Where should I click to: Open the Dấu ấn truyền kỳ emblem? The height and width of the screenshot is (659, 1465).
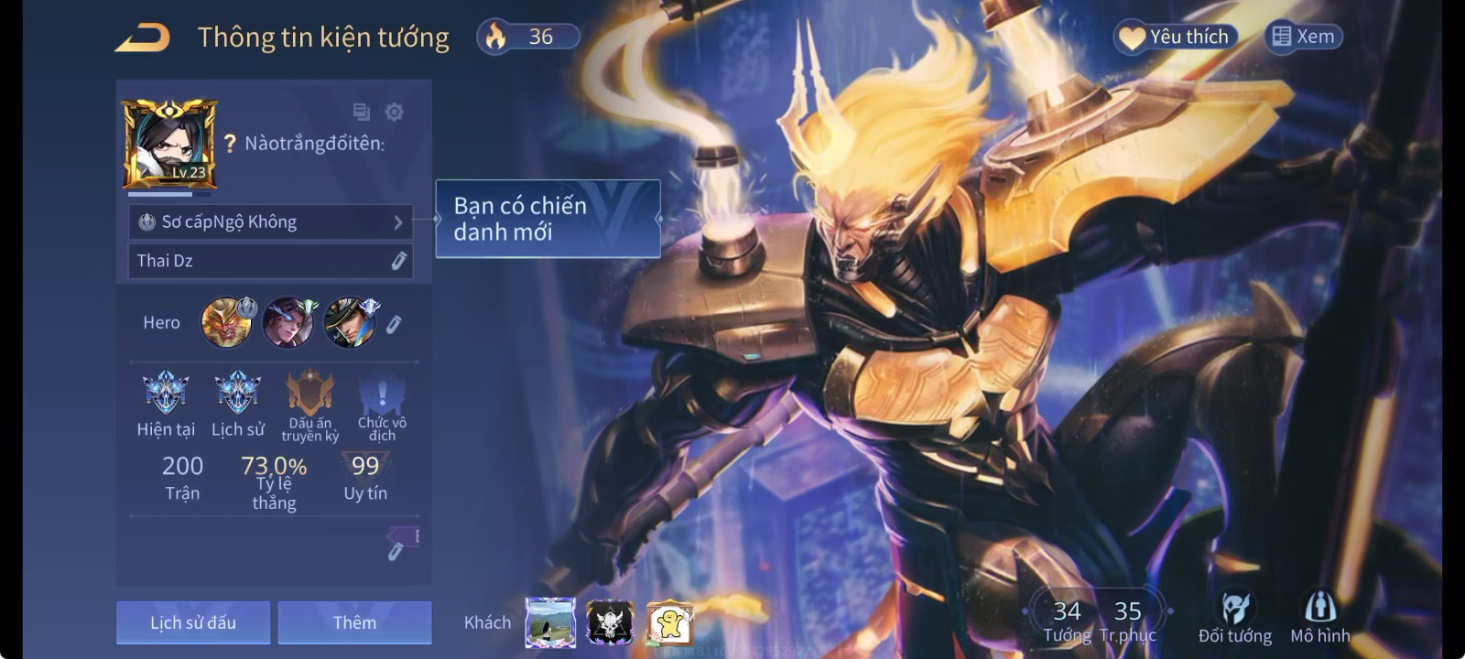coord(310,393)
